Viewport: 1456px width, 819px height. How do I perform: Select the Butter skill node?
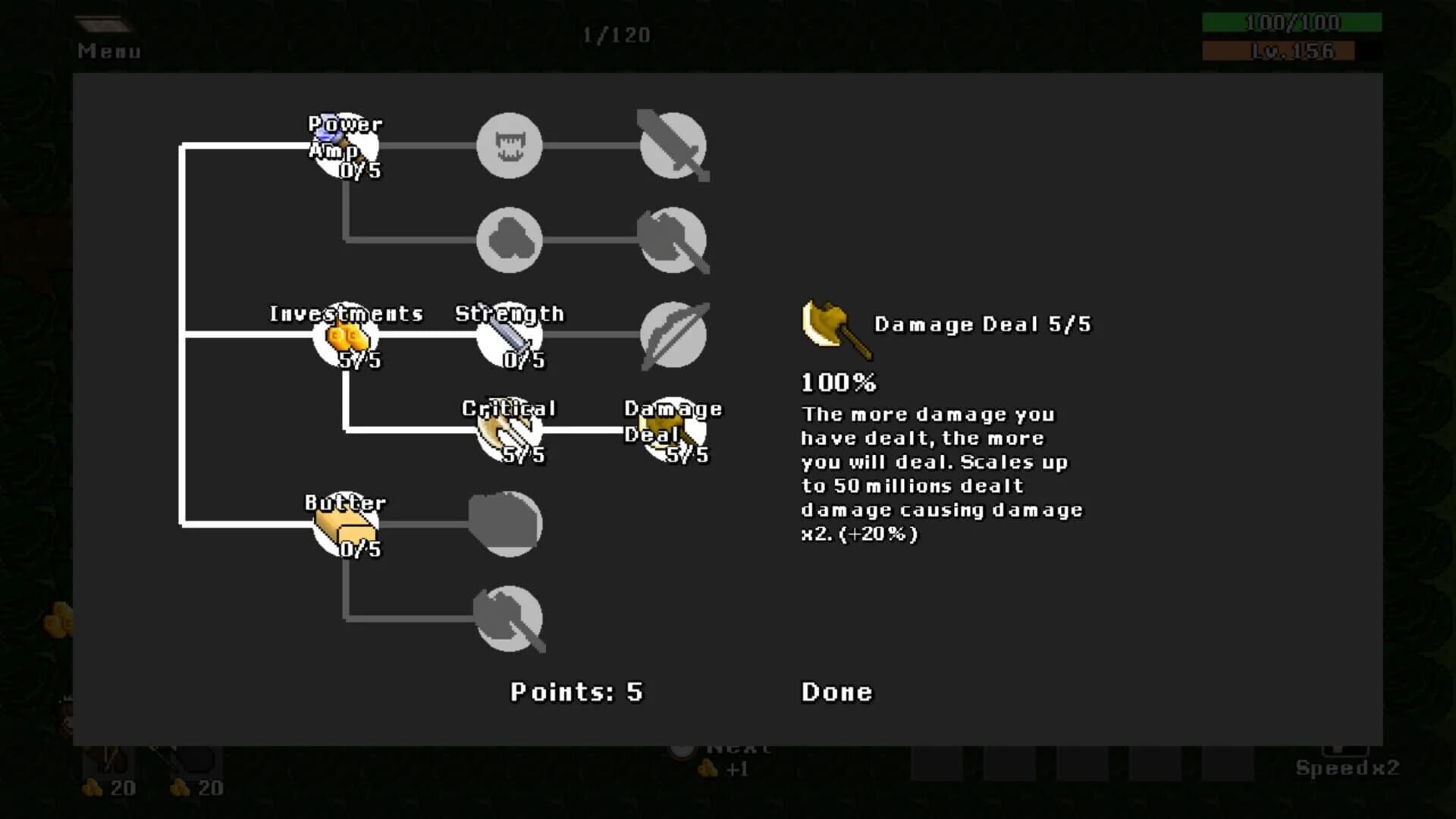coord(345,523)
